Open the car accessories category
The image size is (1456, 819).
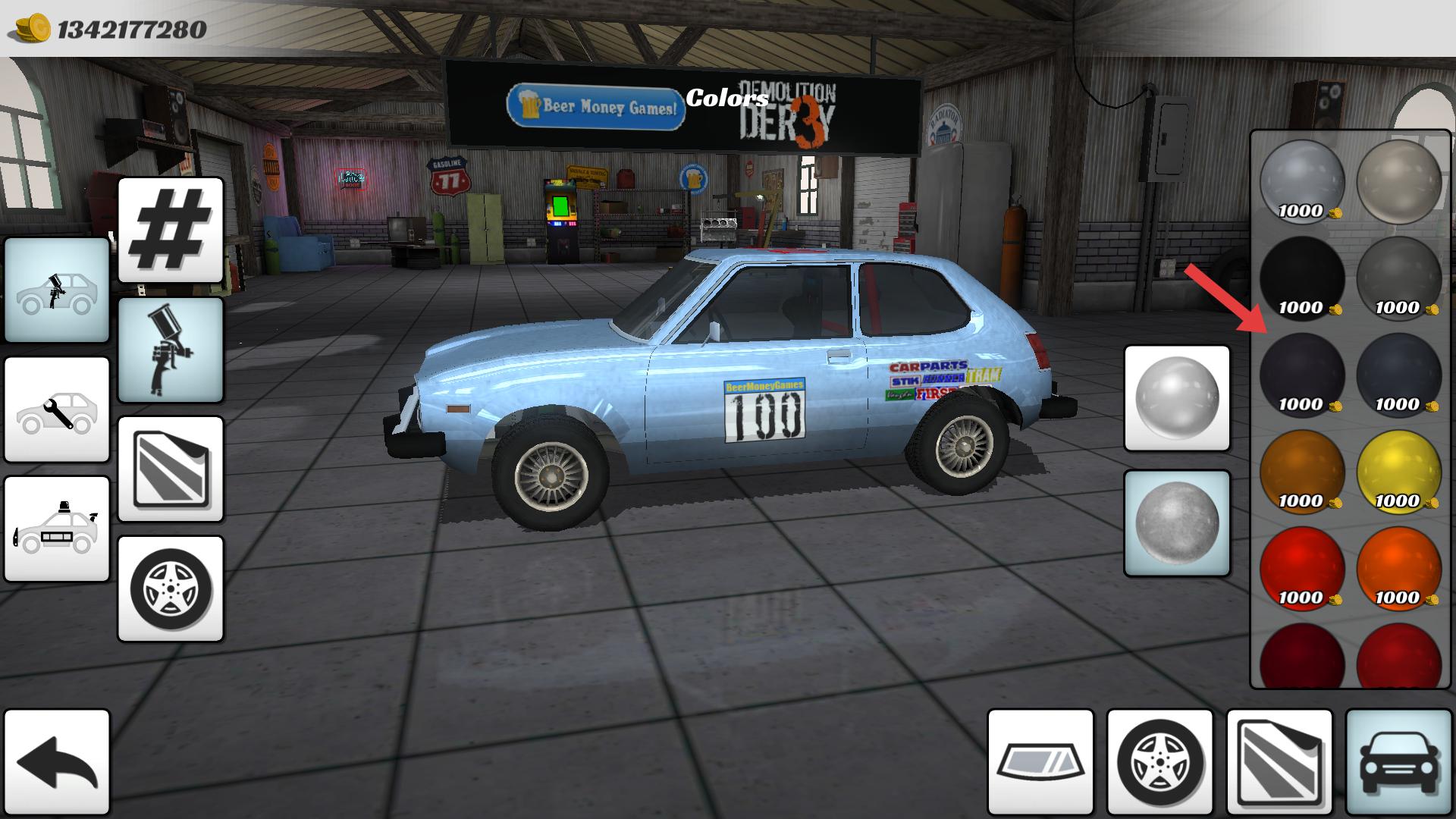[x=57, y=529]
